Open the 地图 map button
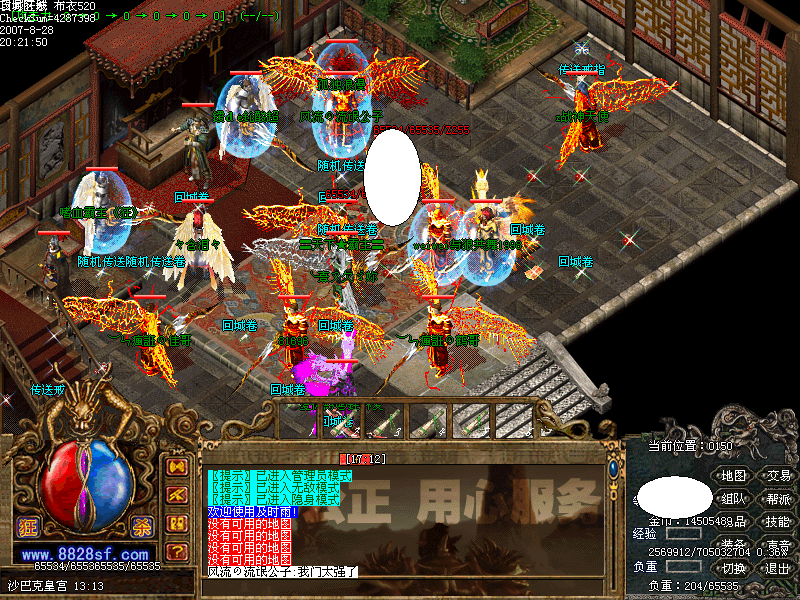Image resolution: width=800 pixels, height=600 pixels. (734, 476)
